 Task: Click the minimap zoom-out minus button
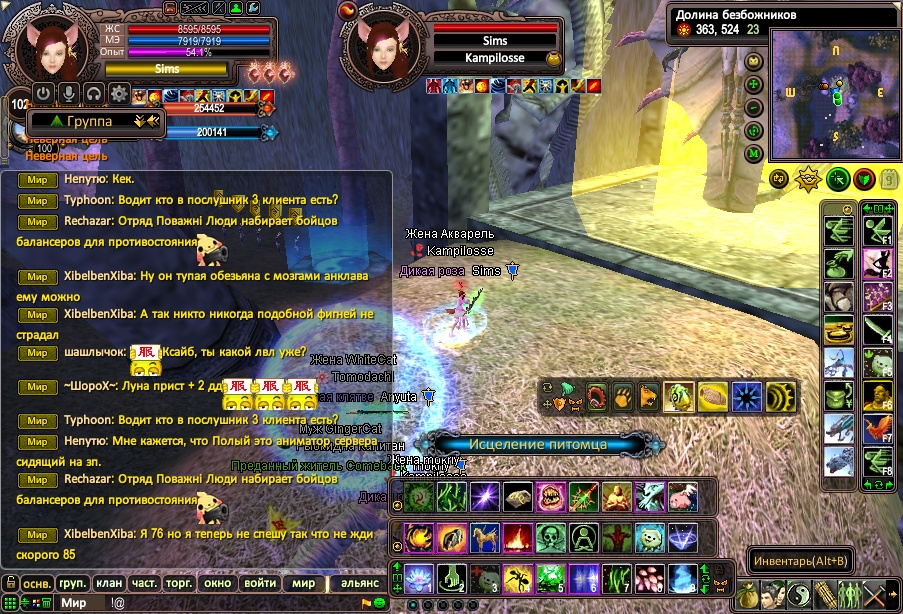tap(755, 108)
